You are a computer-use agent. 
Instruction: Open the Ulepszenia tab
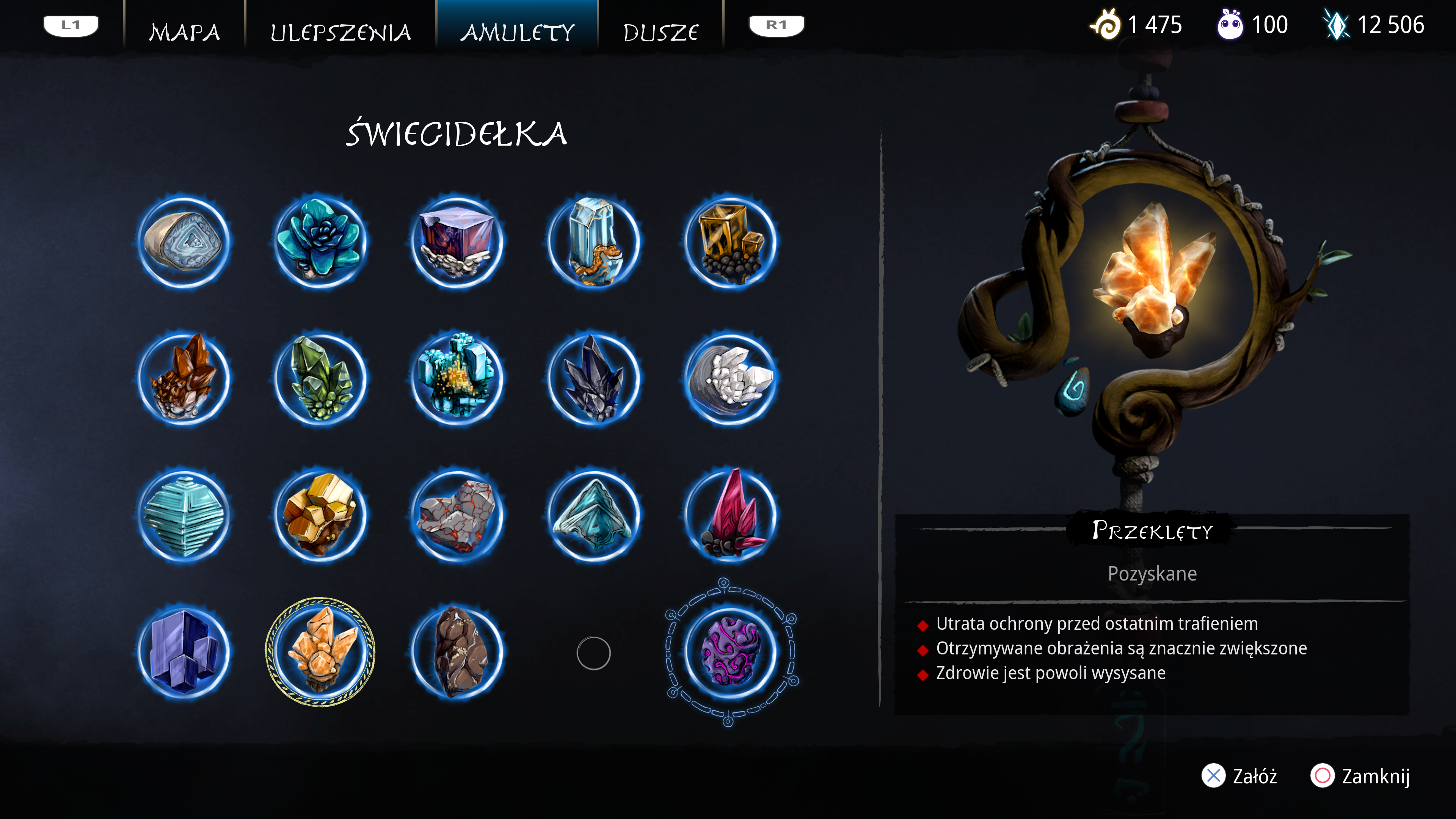341,31
